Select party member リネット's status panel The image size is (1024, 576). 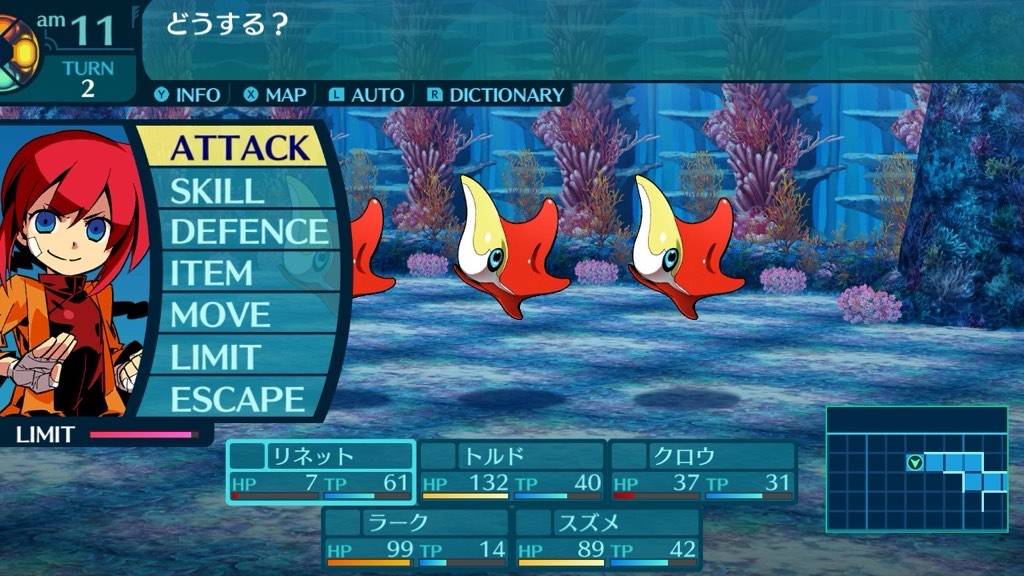[x=321, y=471]
